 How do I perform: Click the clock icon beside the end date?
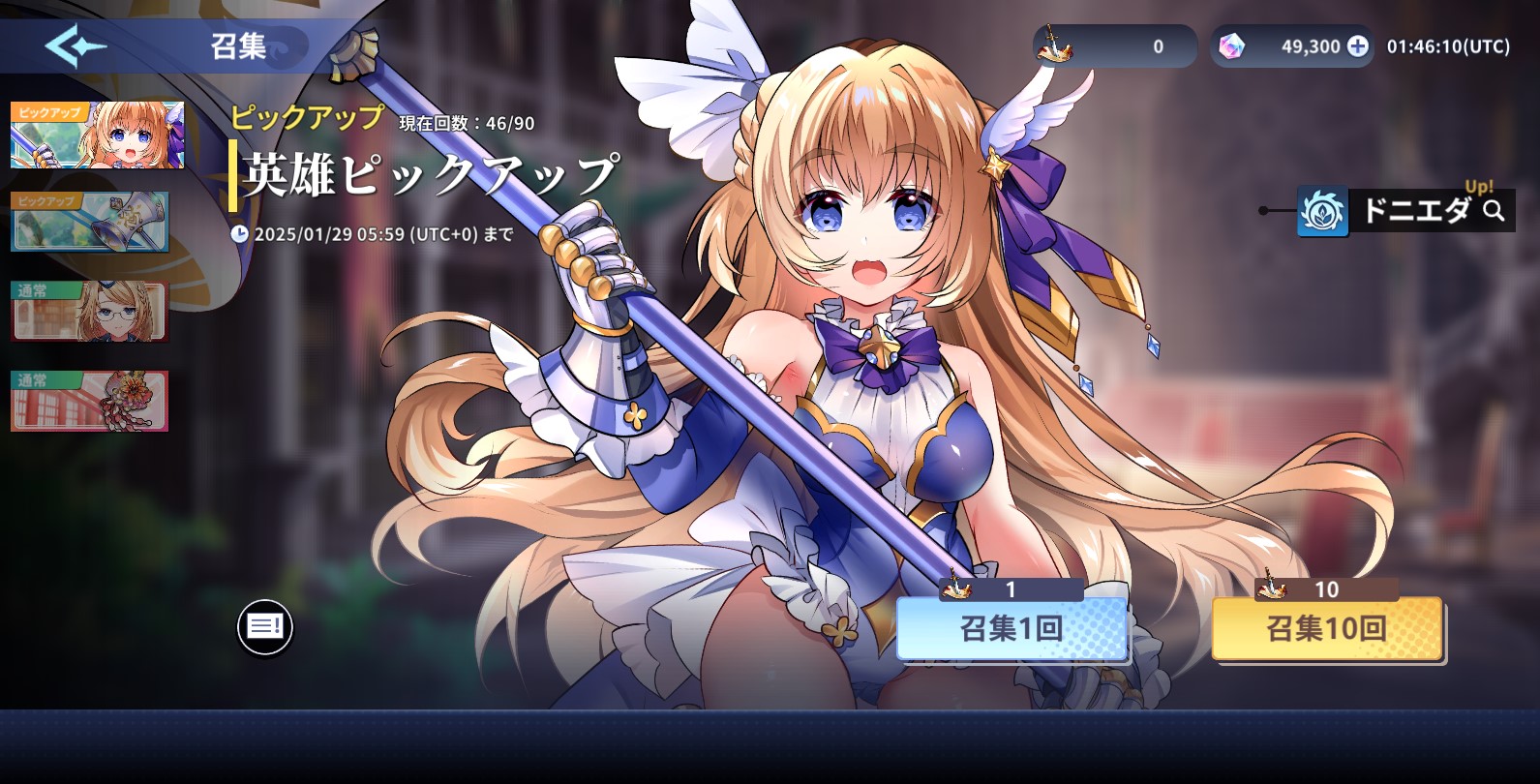[242, 234]
